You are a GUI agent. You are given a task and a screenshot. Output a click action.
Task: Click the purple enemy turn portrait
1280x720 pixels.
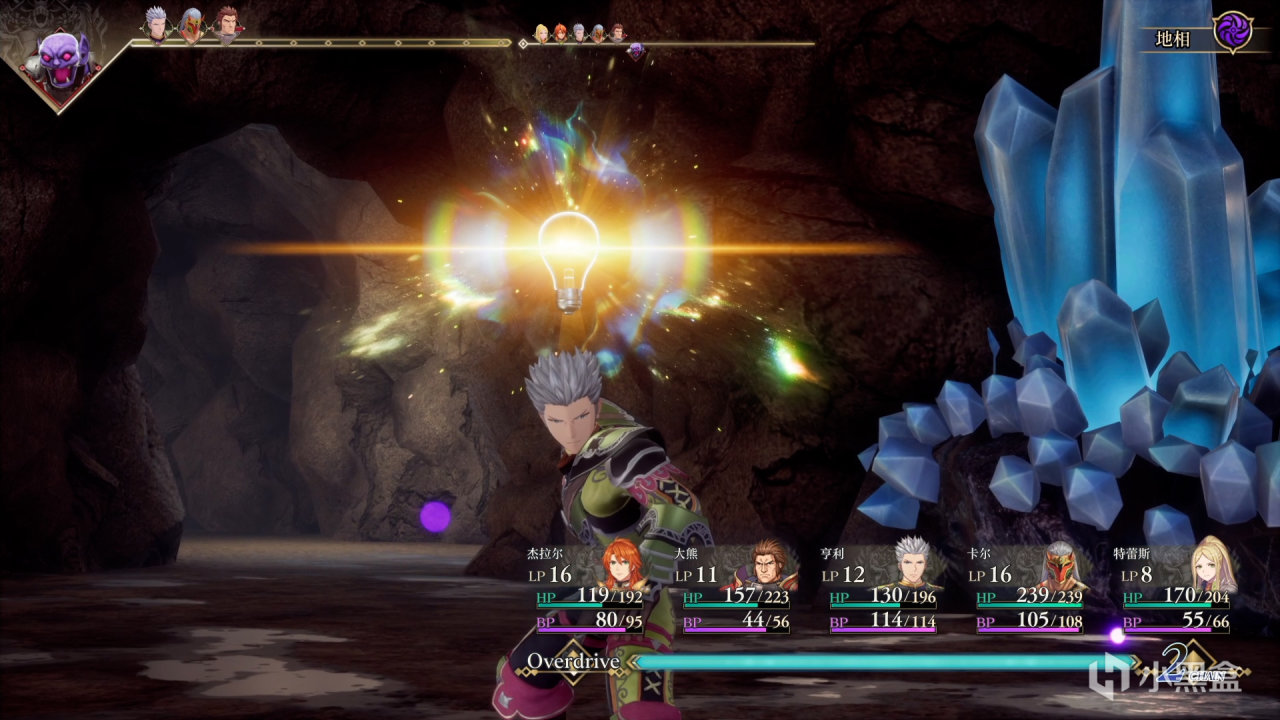point(64,59)
